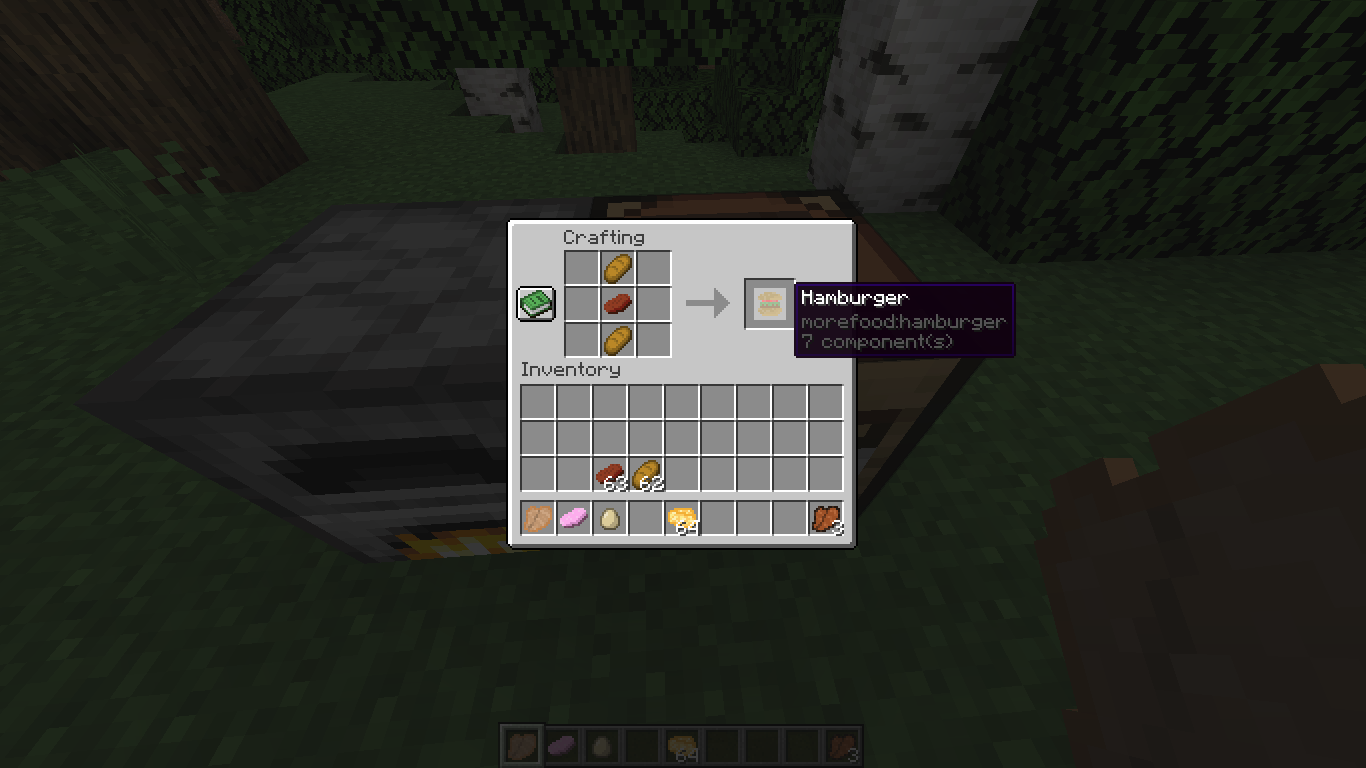Select the bread in top crafting slot
This screenshot has height=768, width=1366.
click(x=617, y=267)
